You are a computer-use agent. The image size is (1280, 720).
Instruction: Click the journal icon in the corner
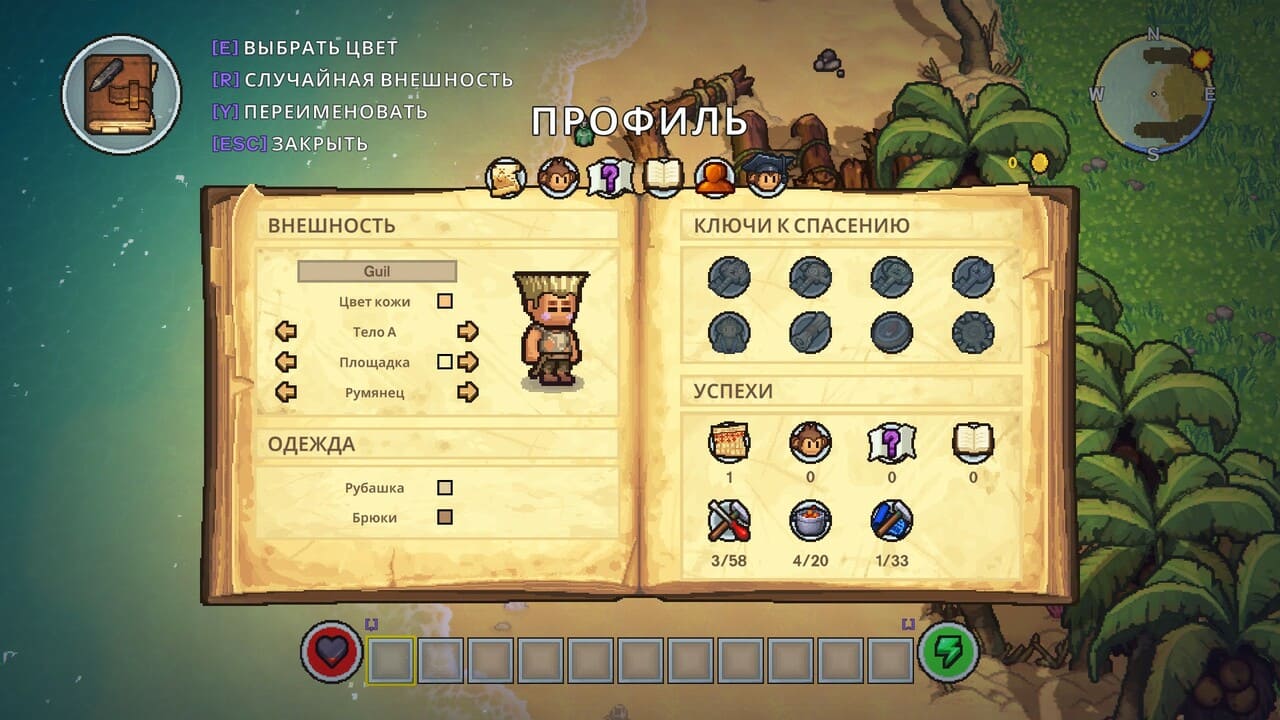(121, 95)
